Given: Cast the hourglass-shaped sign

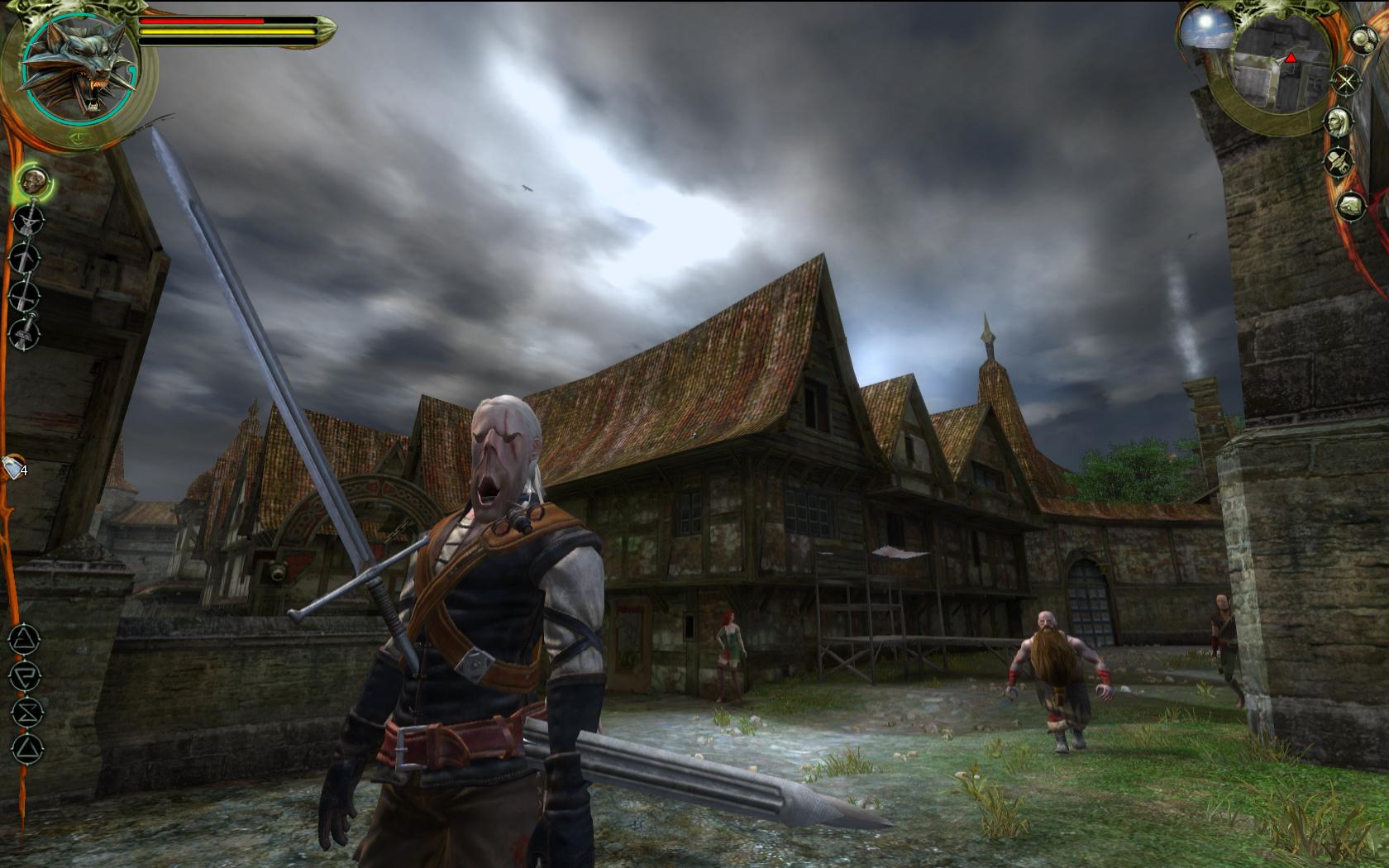Looking at the screenshot, I should (26, 712).
